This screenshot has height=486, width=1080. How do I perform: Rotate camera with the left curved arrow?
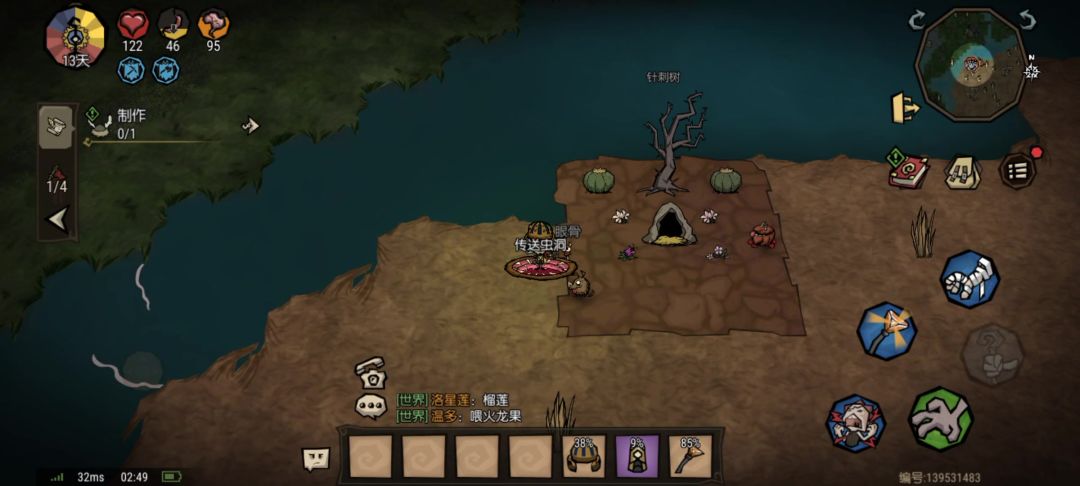(x=917, y=20)
